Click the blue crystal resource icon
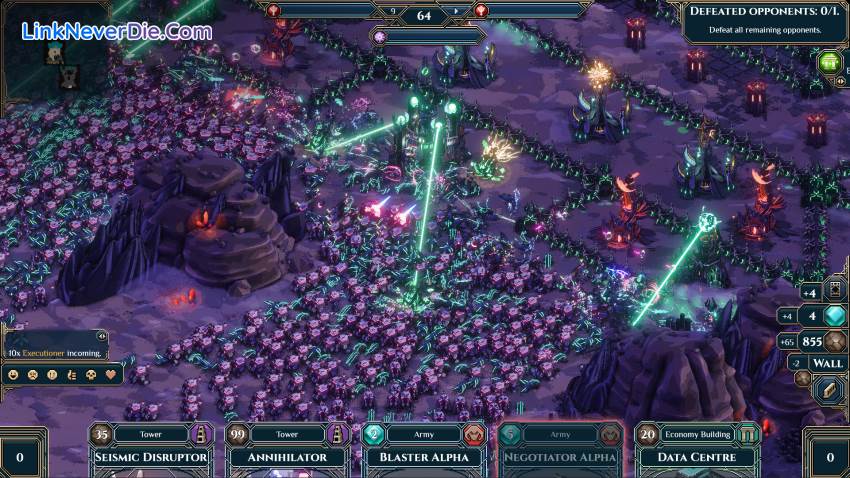 point(835,317)
